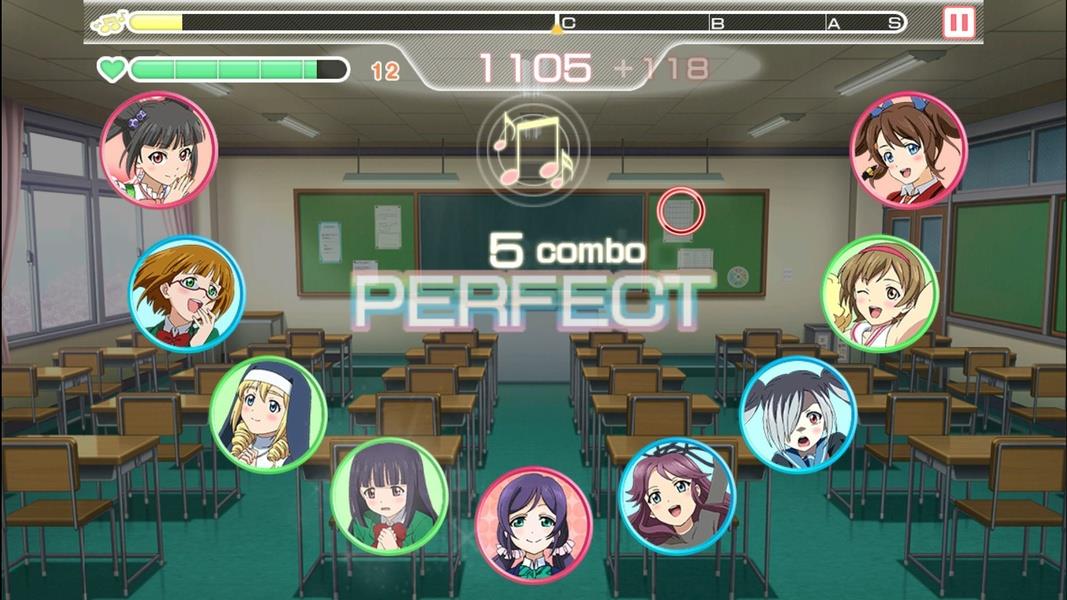Tap the silver-haired girl note circle
This screenshot has width=1067, height=600.
point(798,414)
